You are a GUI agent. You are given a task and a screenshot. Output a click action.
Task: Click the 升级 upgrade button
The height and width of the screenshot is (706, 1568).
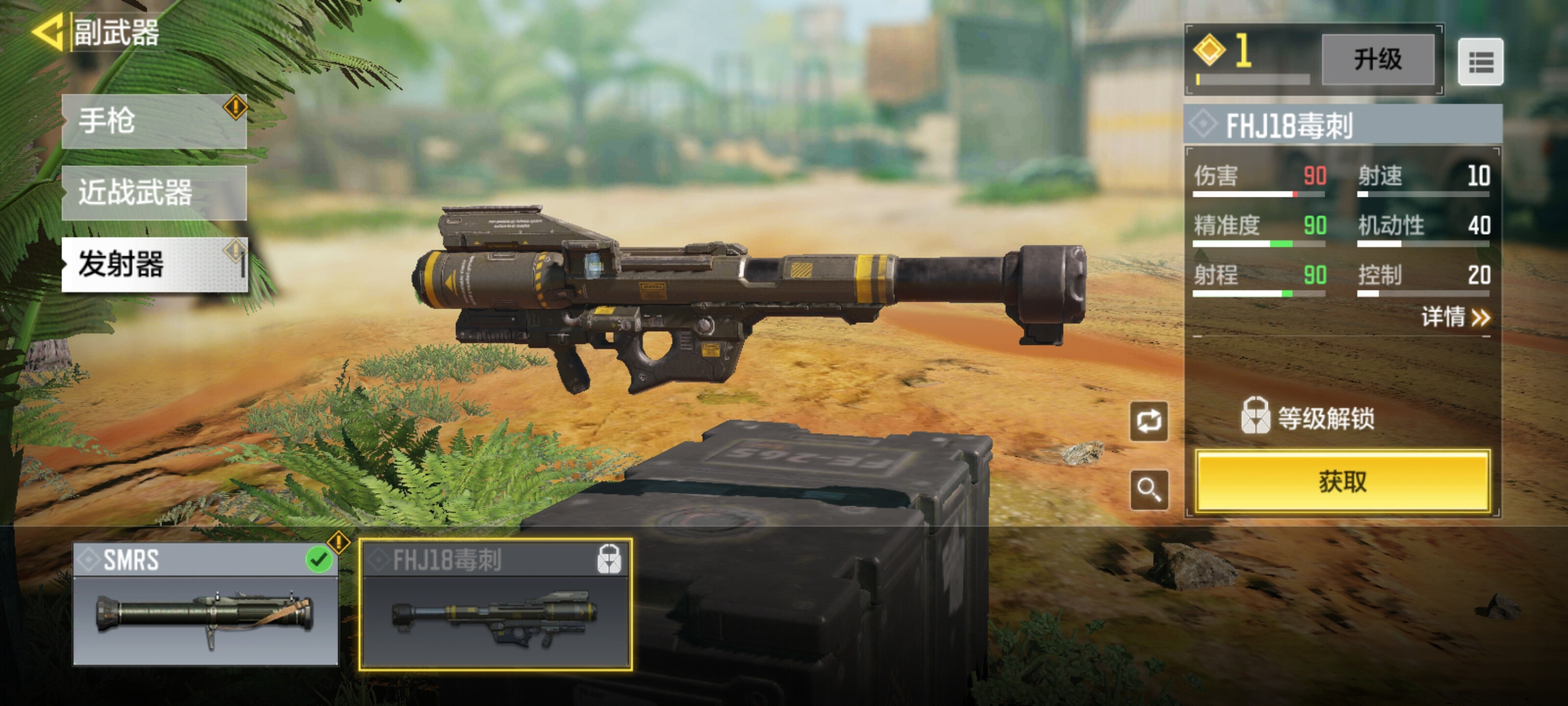tap(1378, 59)
